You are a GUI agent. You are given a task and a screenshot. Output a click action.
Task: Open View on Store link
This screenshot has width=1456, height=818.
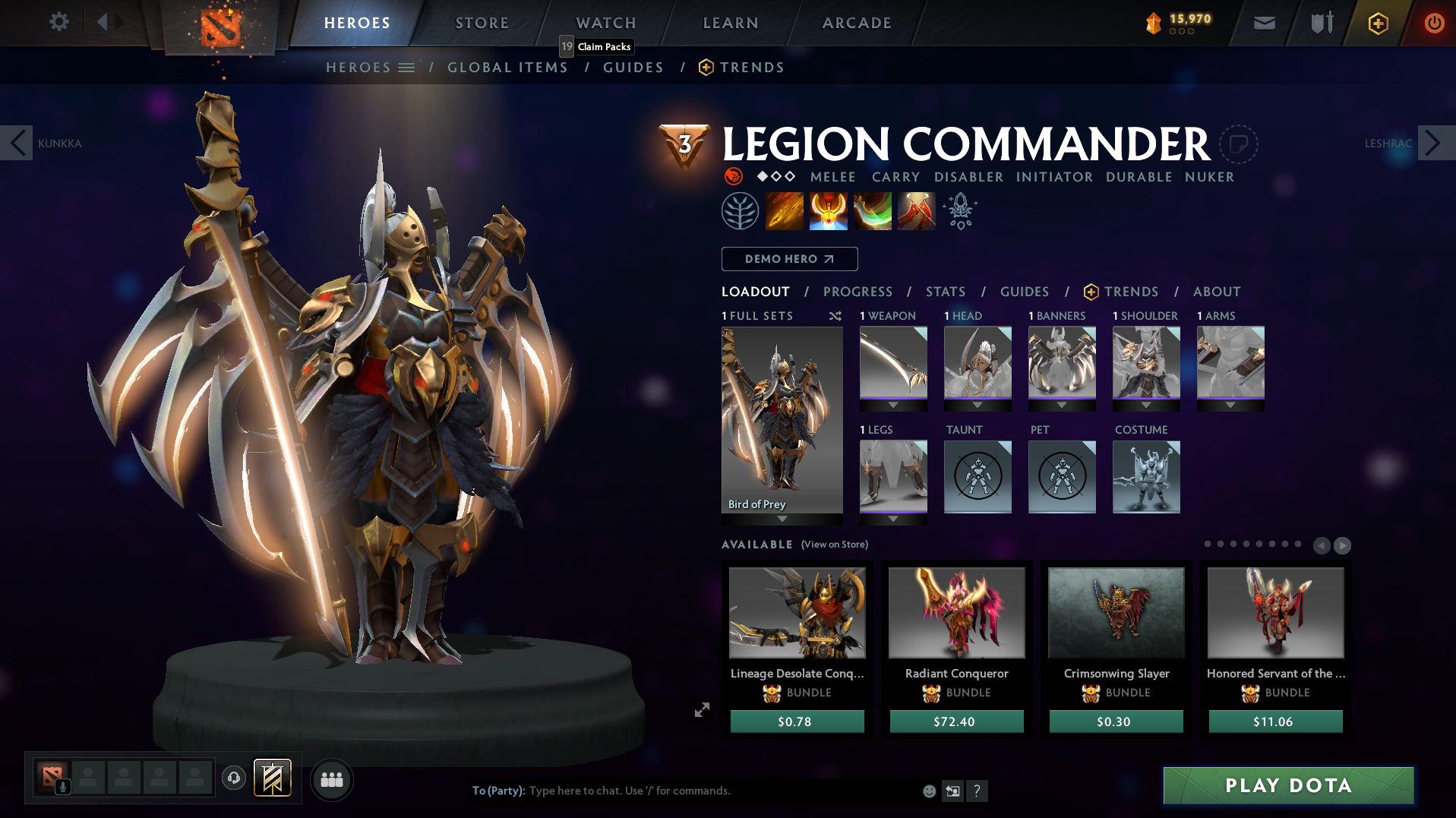(832, 545)
